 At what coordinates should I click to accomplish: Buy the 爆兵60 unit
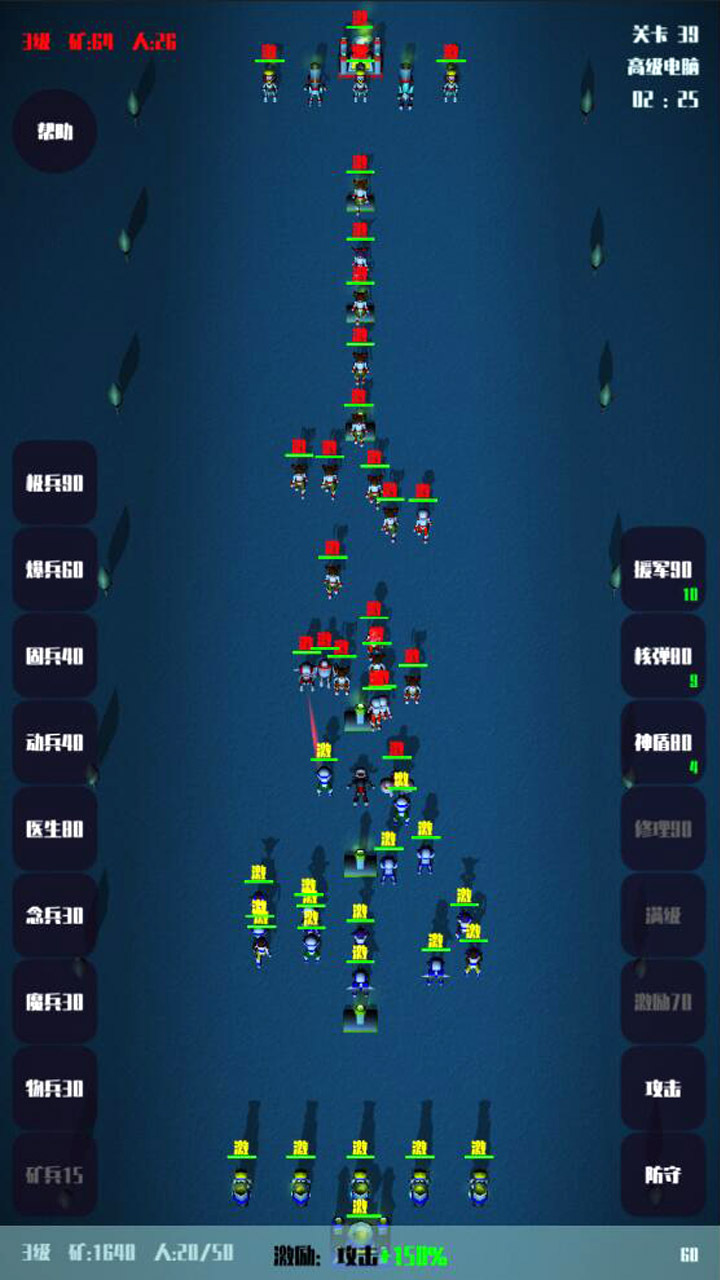(55, 570)
